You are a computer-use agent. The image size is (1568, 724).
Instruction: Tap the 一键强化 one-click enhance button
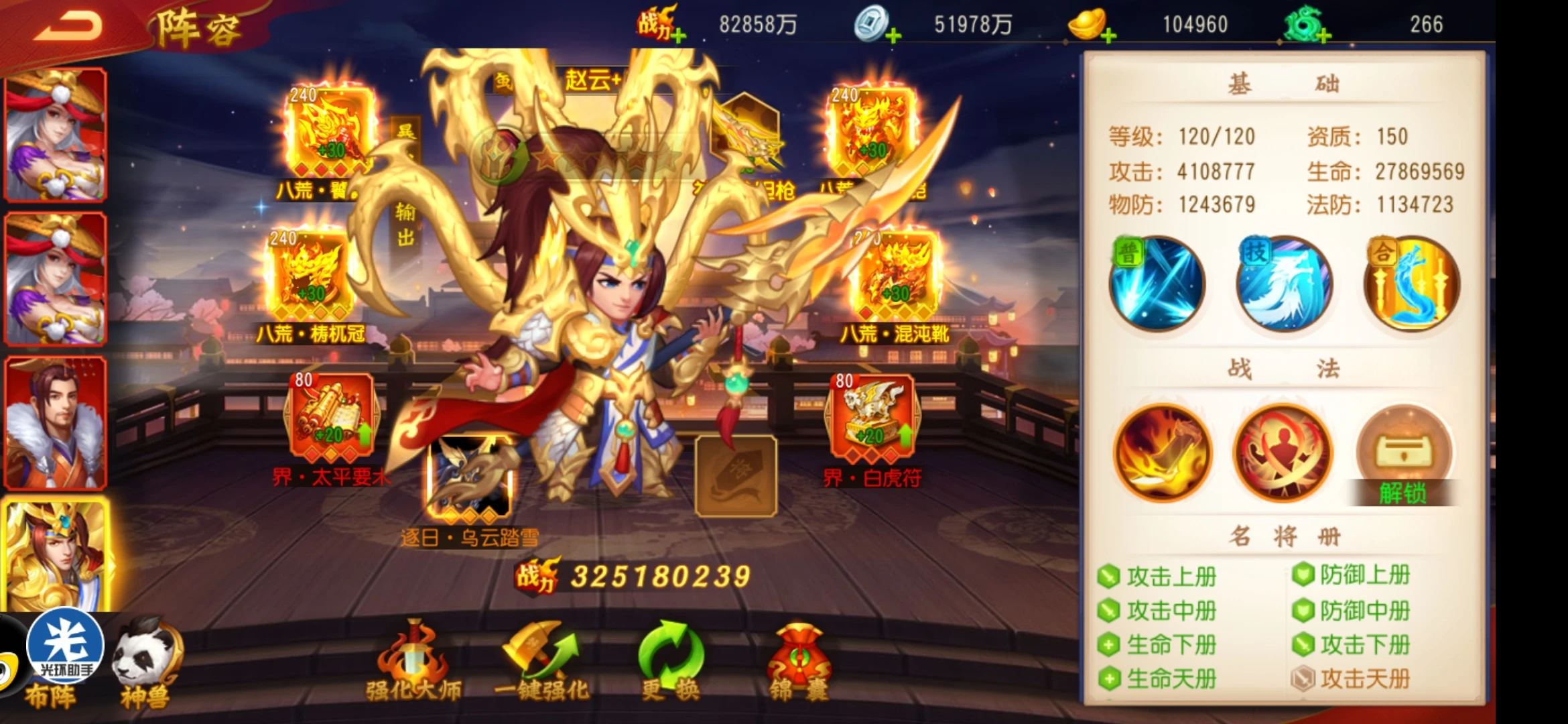(x=541, y=662)
